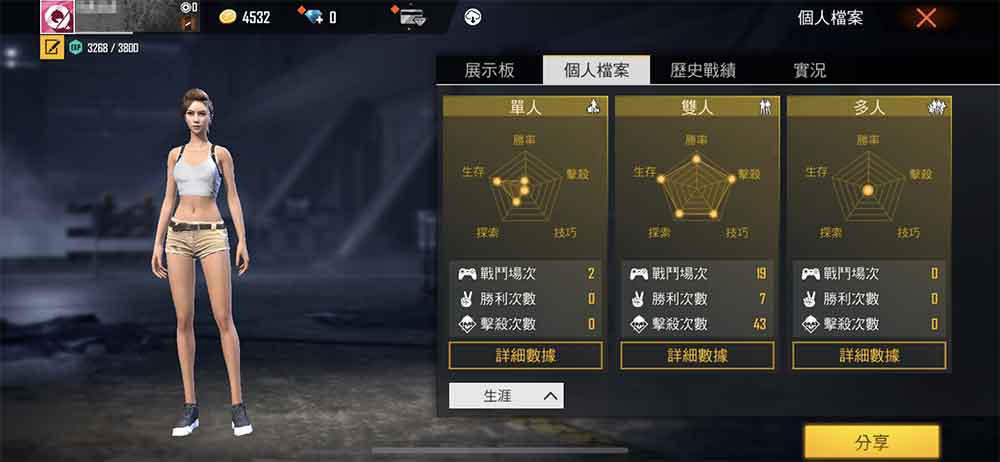Switch to the 展示板 tab

click(490, 70)
